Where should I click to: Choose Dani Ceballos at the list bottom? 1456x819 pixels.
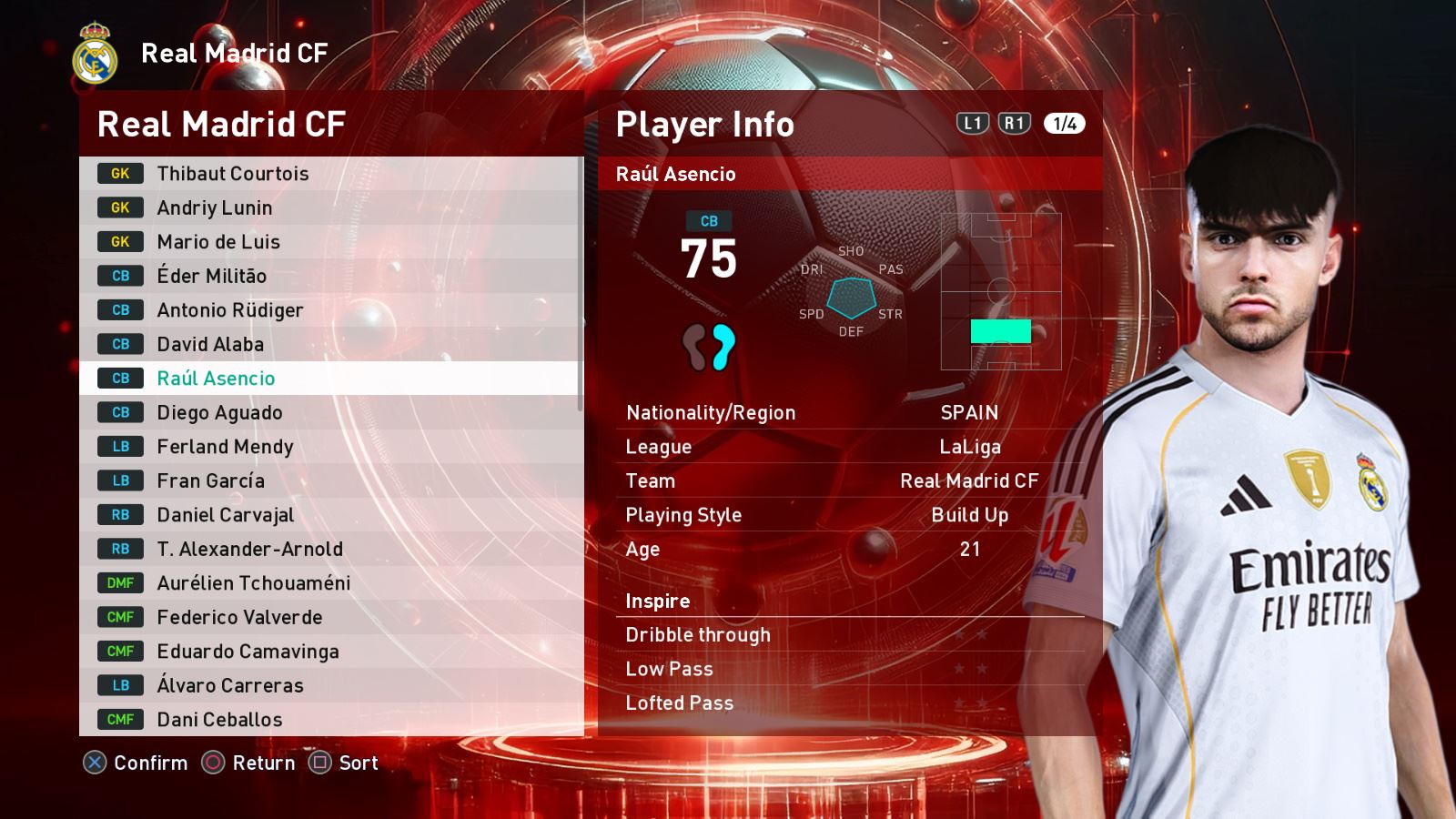(x=328, y=720)
